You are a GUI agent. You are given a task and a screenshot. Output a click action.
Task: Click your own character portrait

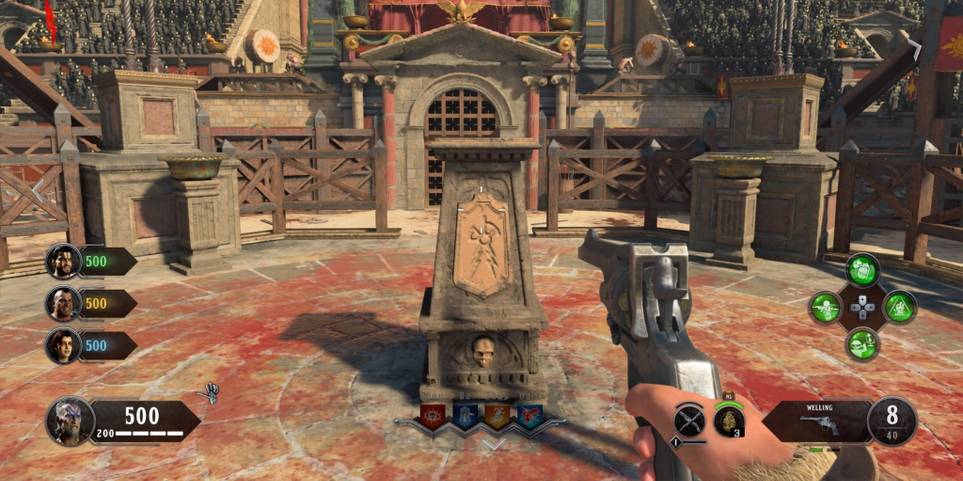(70, 421)
